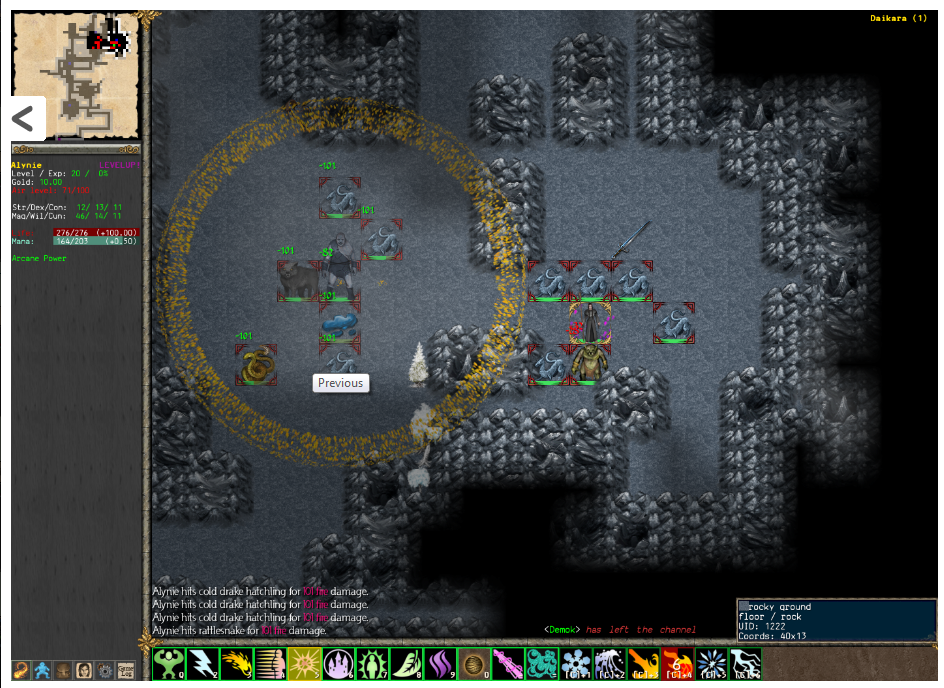Image resolution: width=944 pixels, height=688 pixels.
Task: Cast the pink arcane beam spell
Action: [507, 664]
